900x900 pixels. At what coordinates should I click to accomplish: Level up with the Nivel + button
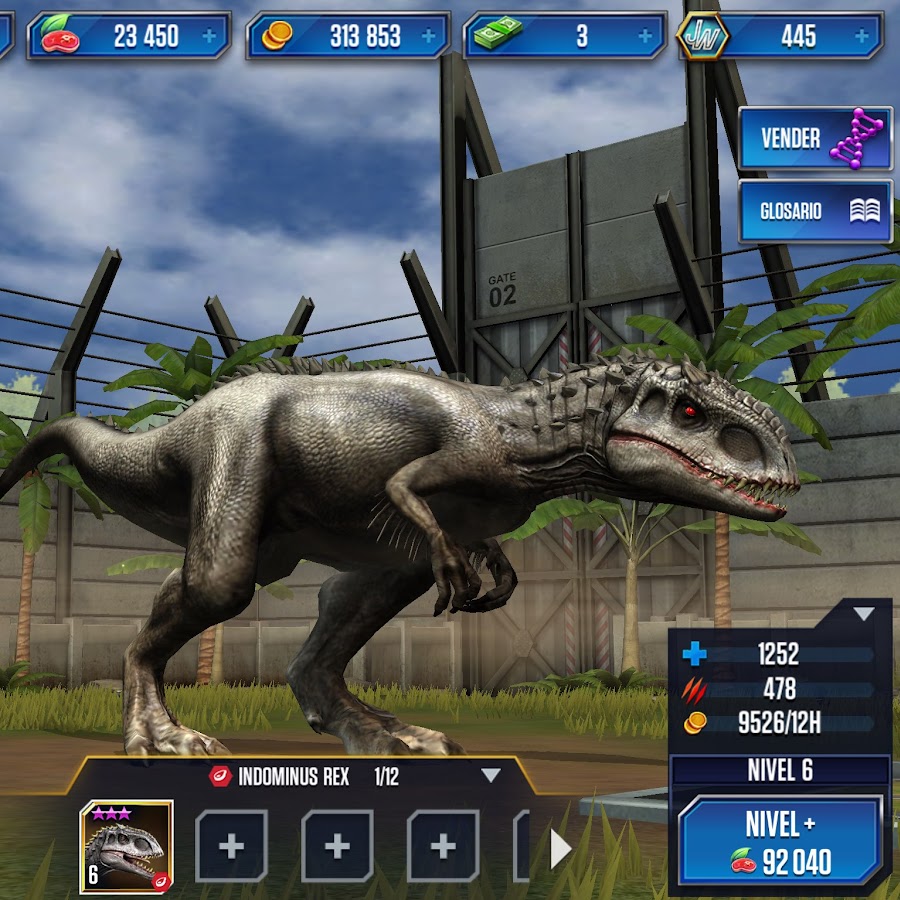coord(780,840)
